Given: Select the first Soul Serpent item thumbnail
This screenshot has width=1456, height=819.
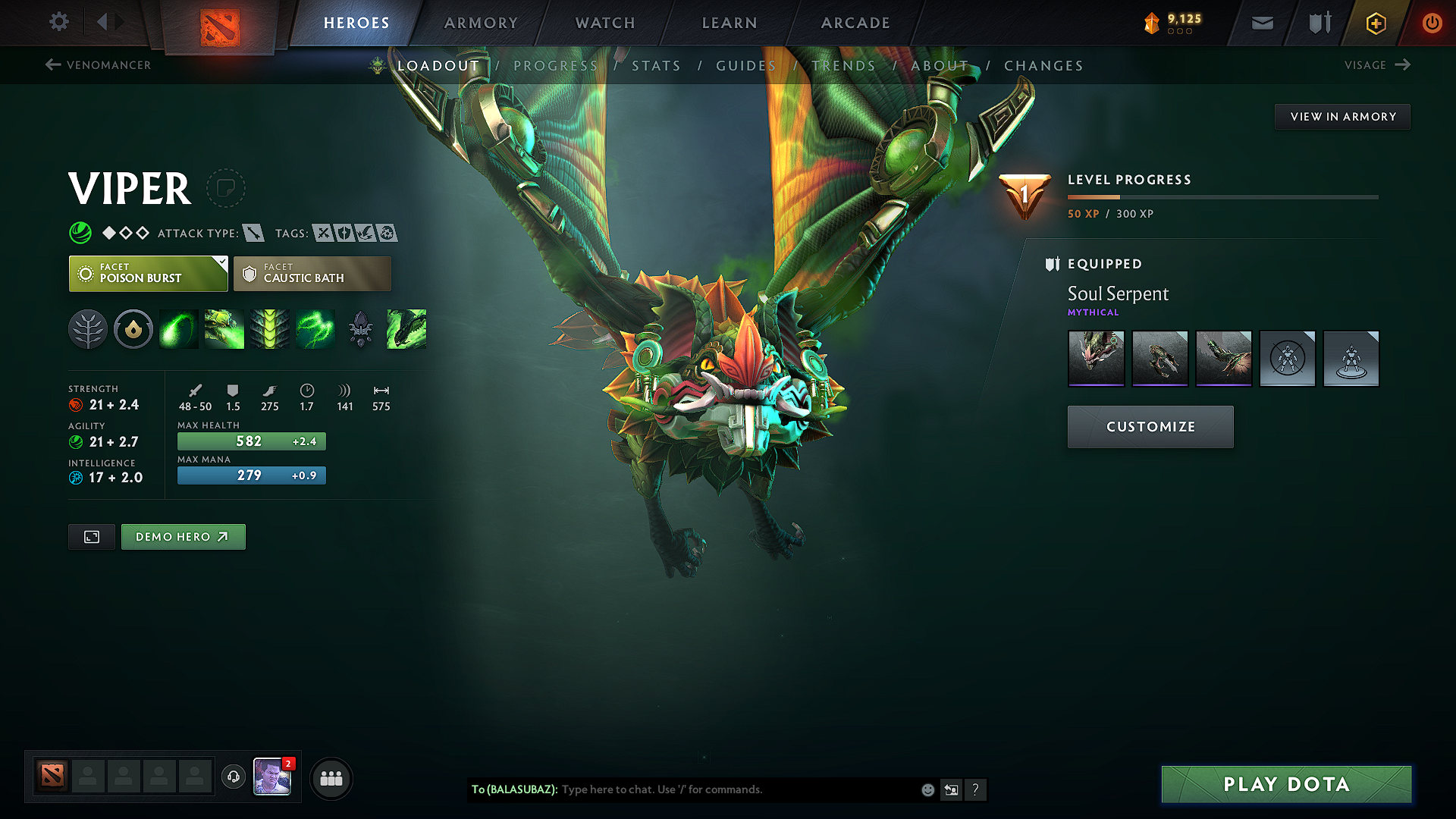Looking at the screenshot, I should pos(1096,358).
